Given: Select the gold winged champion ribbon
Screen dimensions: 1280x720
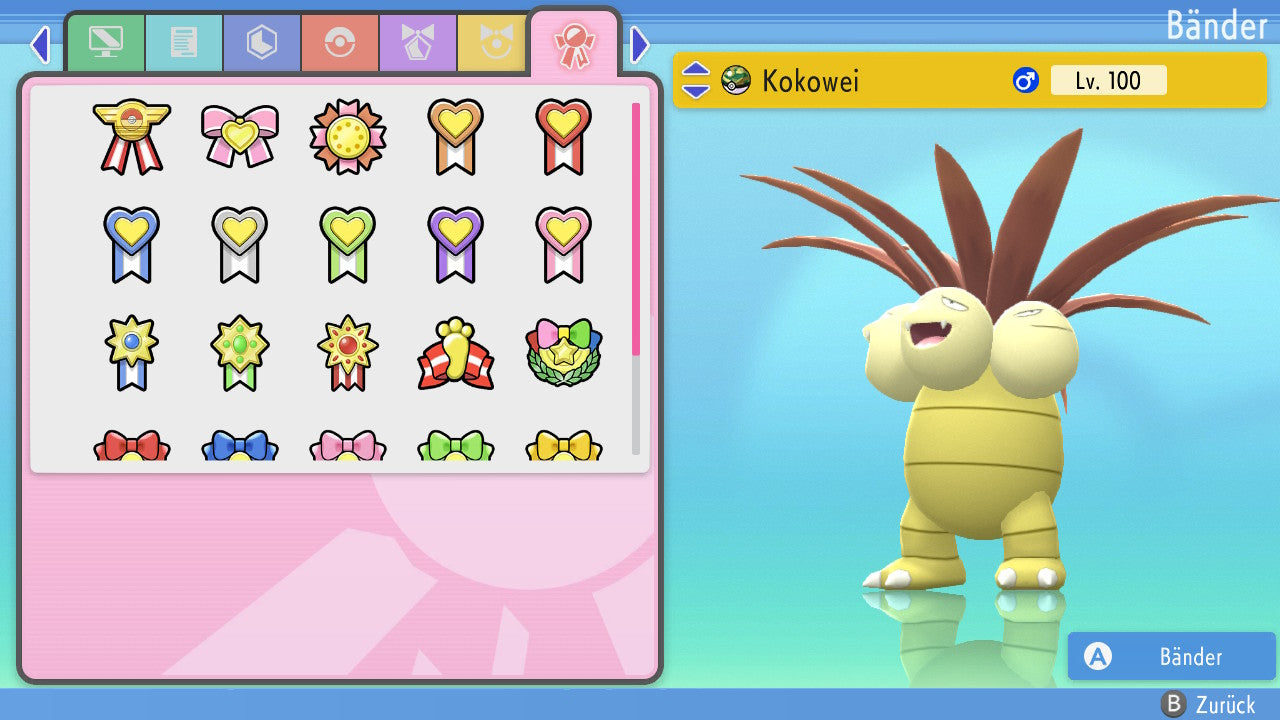Looking at the screenshot, I should tap(131, 136).
